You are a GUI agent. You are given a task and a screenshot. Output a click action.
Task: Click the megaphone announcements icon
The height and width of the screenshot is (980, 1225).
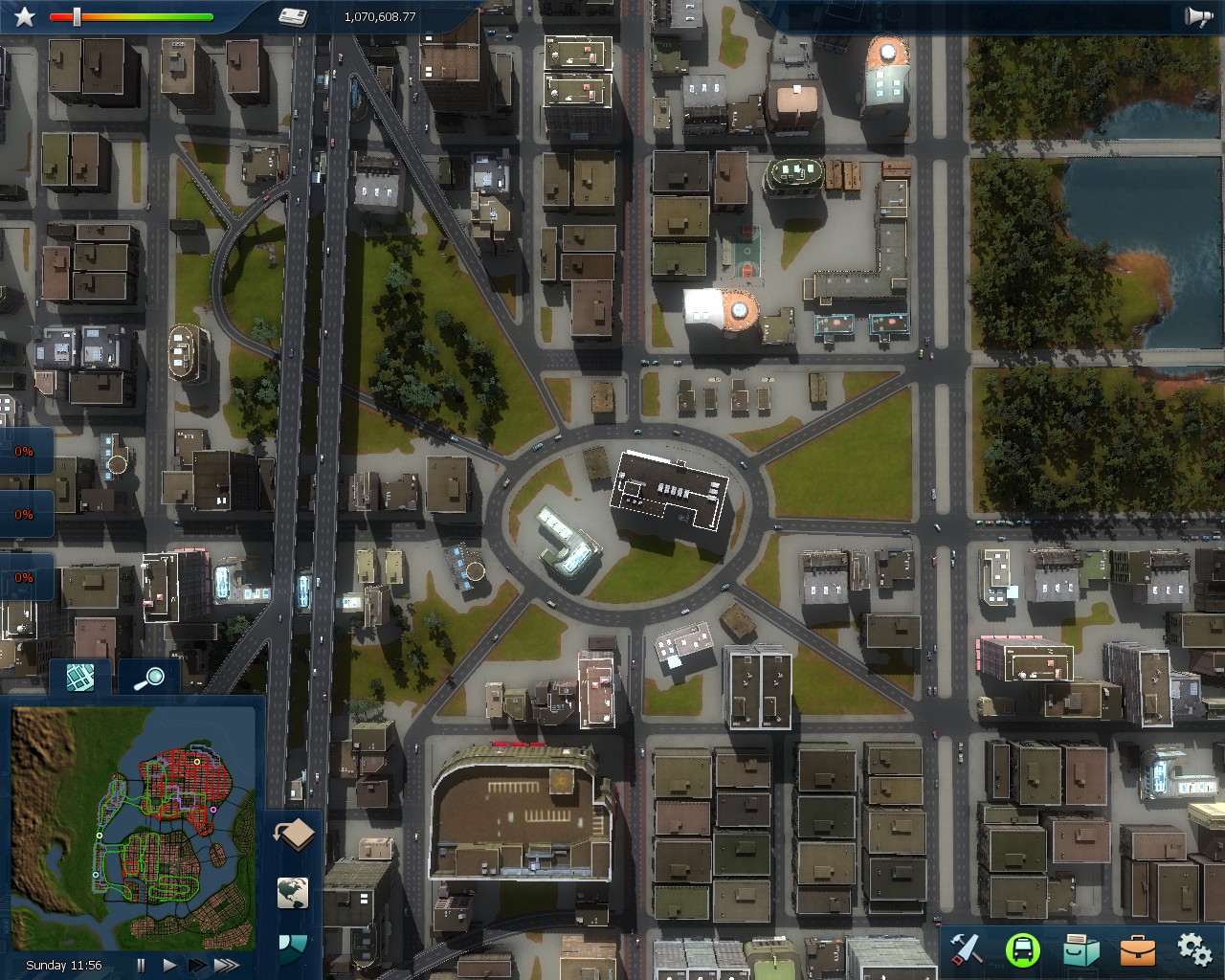tap(1198, 16)
